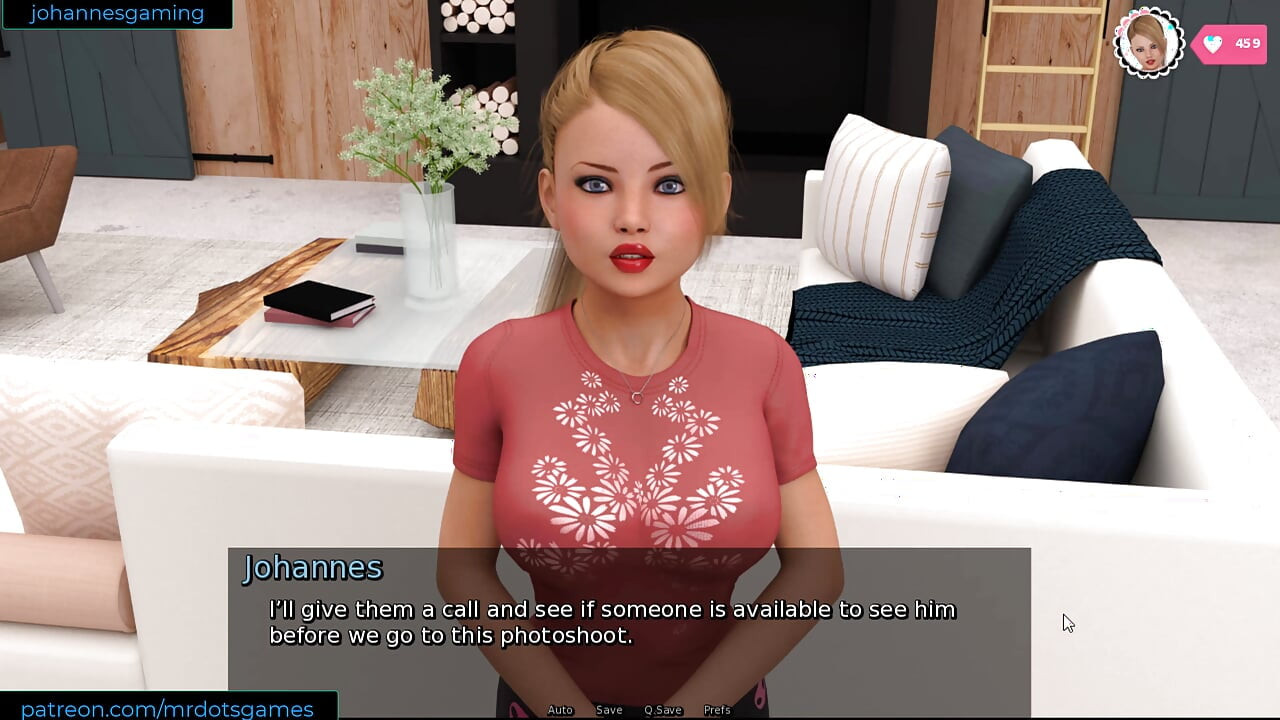Open the save screen via Save

tap(608, 710)
